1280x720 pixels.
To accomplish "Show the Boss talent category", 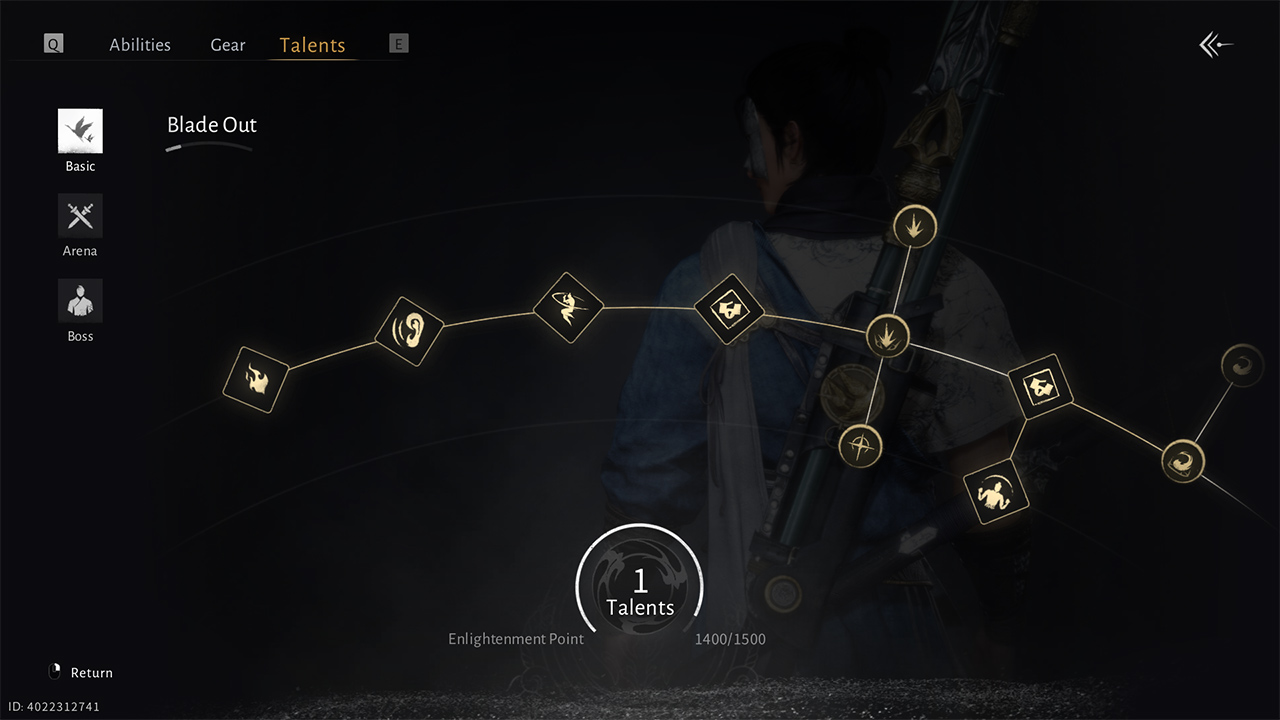I will pyautogui.click(x=80, y=302).
